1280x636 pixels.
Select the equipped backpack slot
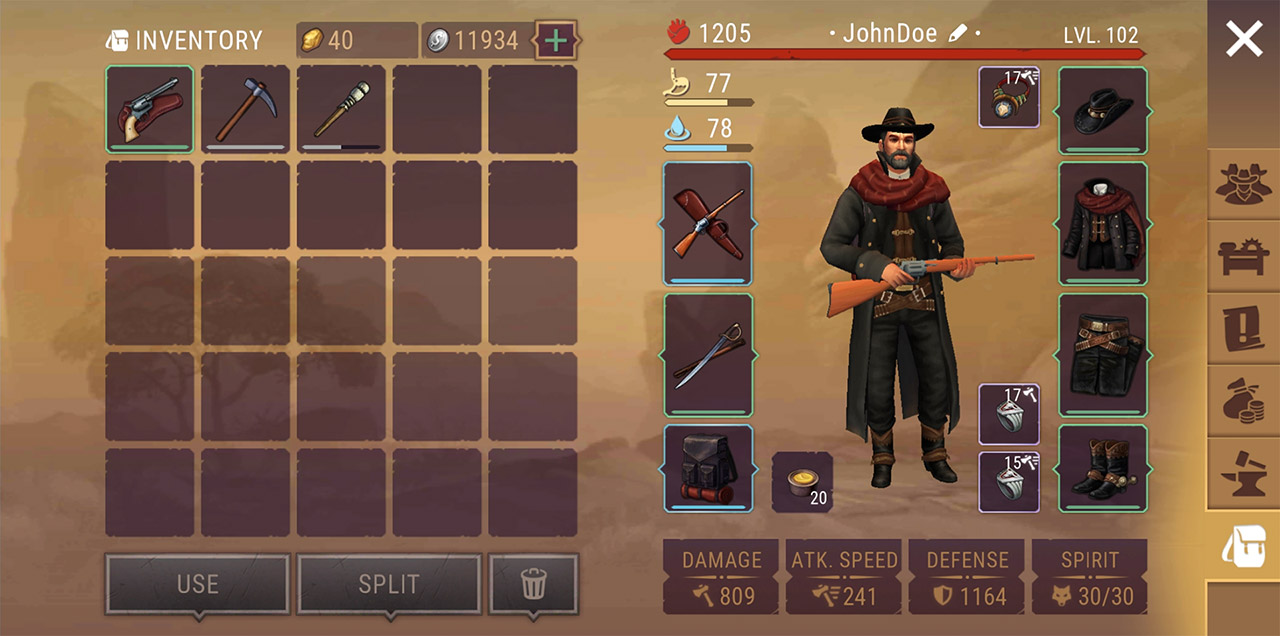[708, 469]
